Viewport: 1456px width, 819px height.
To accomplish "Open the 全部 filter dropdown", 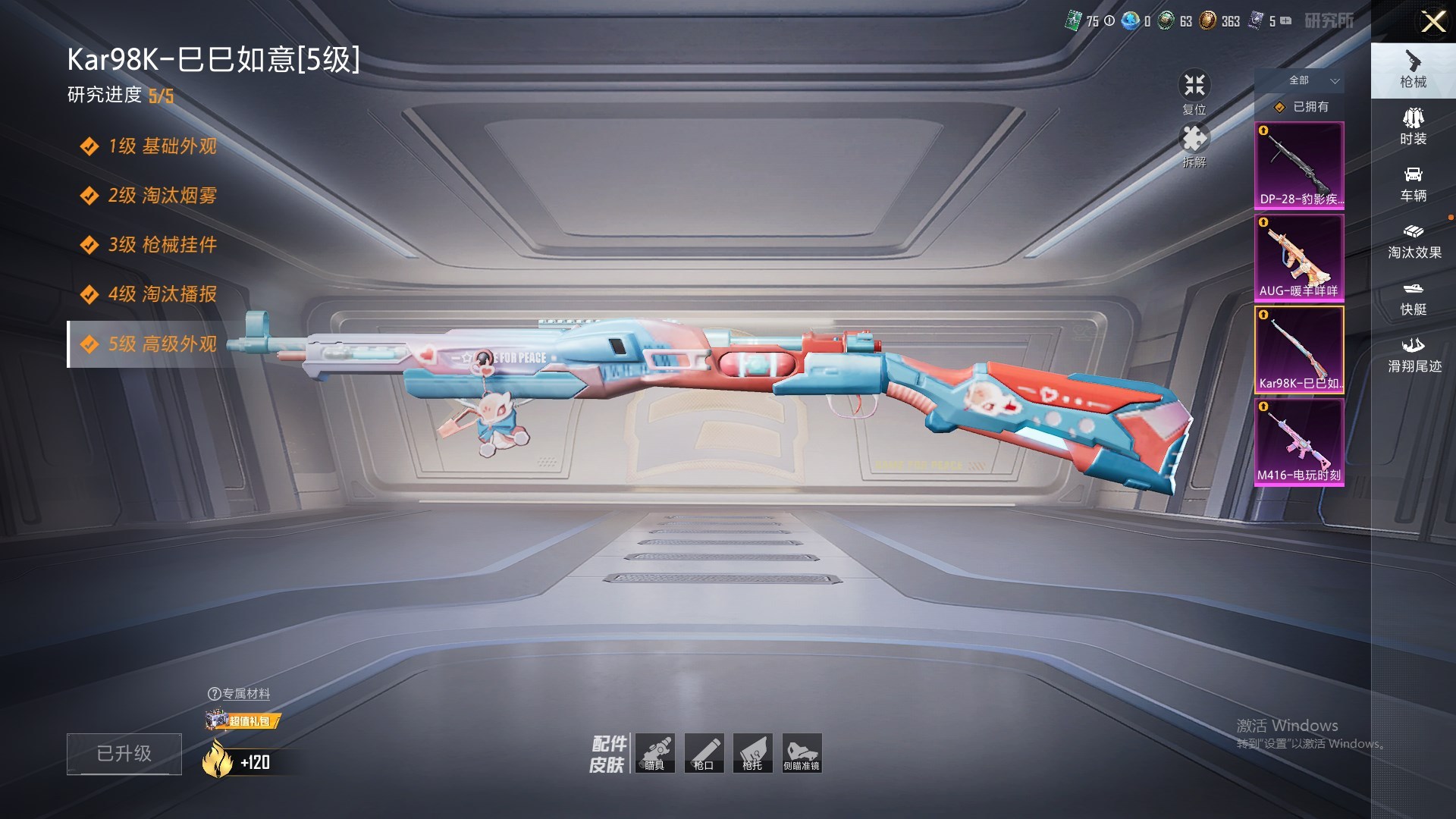I will [1313, 80].
